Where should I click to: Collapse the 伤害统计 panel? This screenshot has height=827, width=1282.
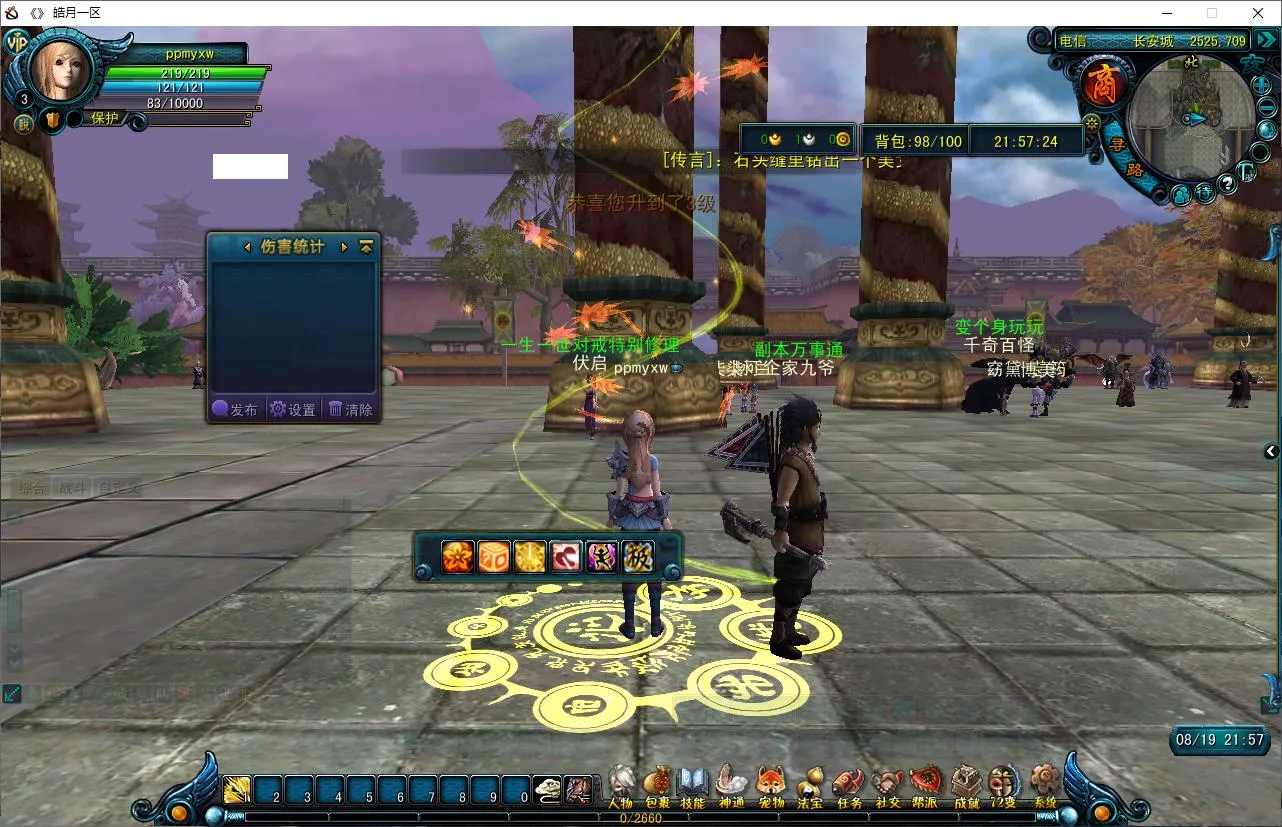pyautogui.click(x=366, y=246)
